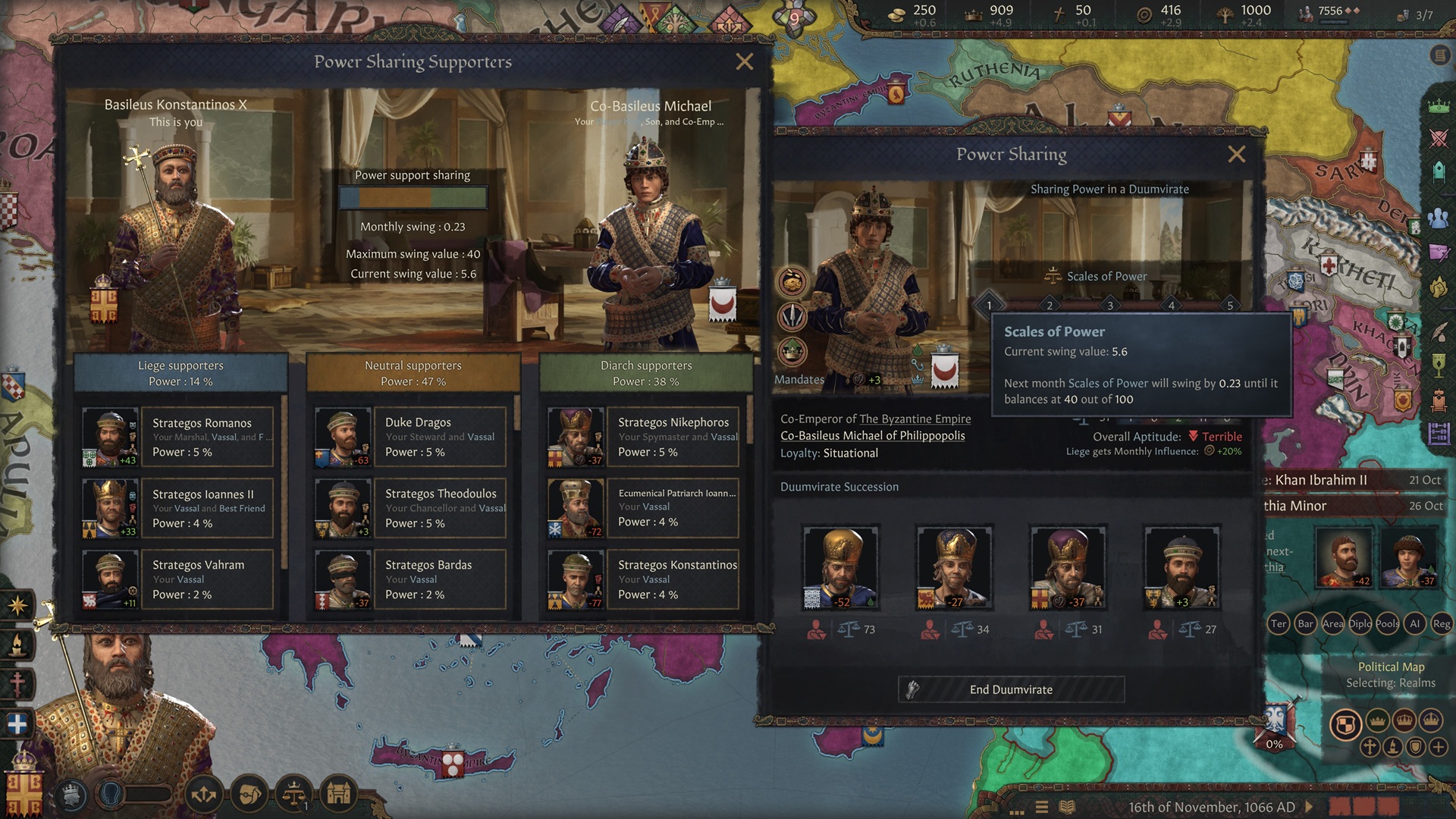Viewport: 1456px width, 819px height.
Task: Close the Power Sharing Supporters window
Action: tap(744, 62)
